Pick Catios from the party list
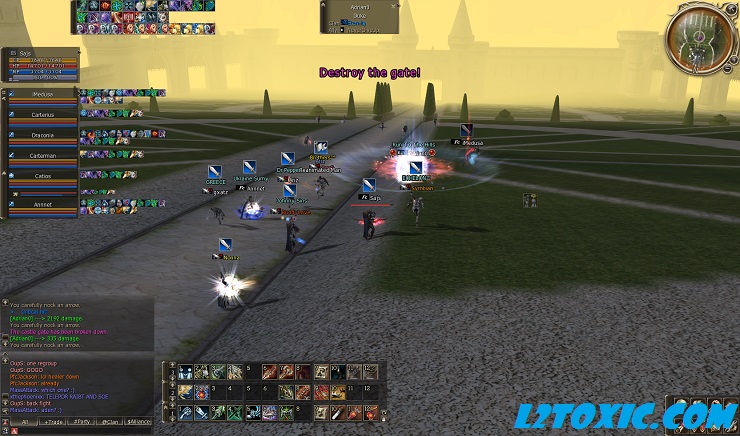The width and height of the screenshot is (740, 436). pyautogui.click(x=42, y=178)
